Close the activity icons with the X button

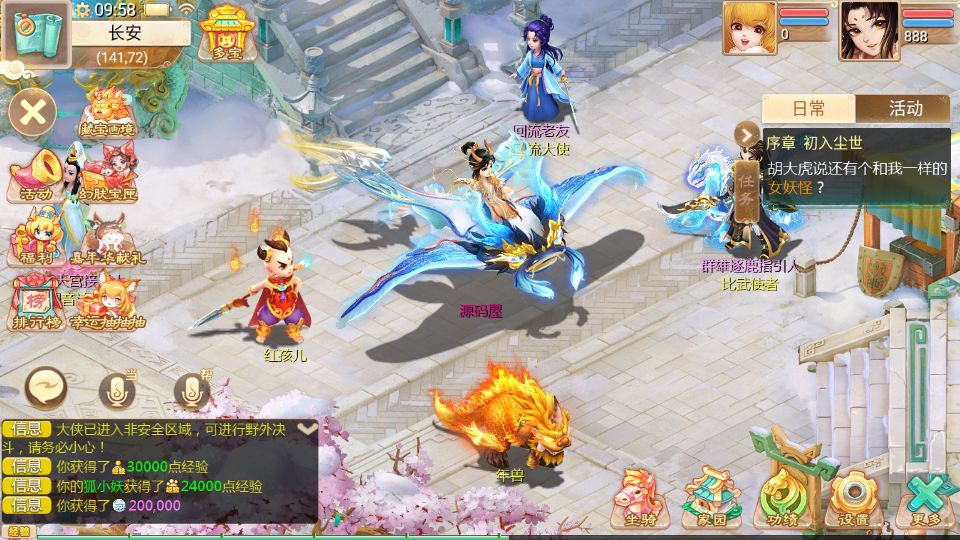(x=33, y=111)
